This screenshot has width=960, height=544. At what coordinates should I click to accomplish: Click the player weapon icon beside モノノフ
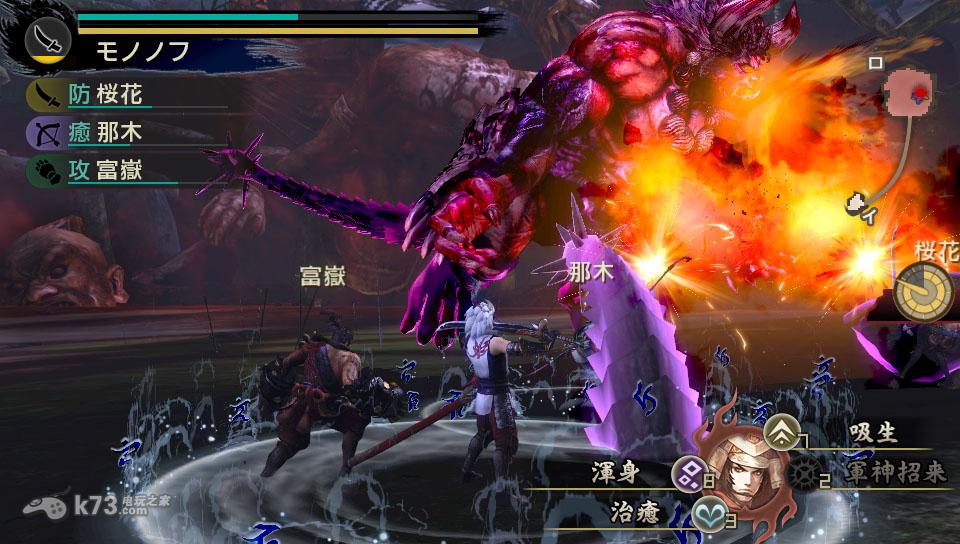(x=47, y=39)
